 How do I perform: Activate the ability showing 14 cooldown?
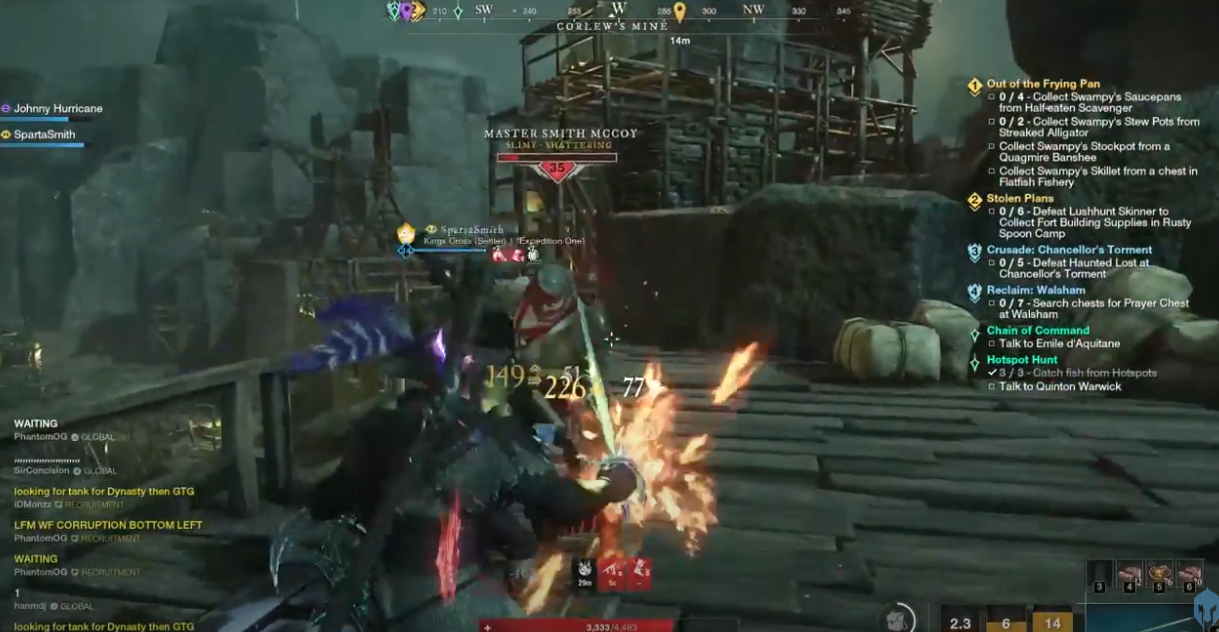click(x=1052, y=620)
